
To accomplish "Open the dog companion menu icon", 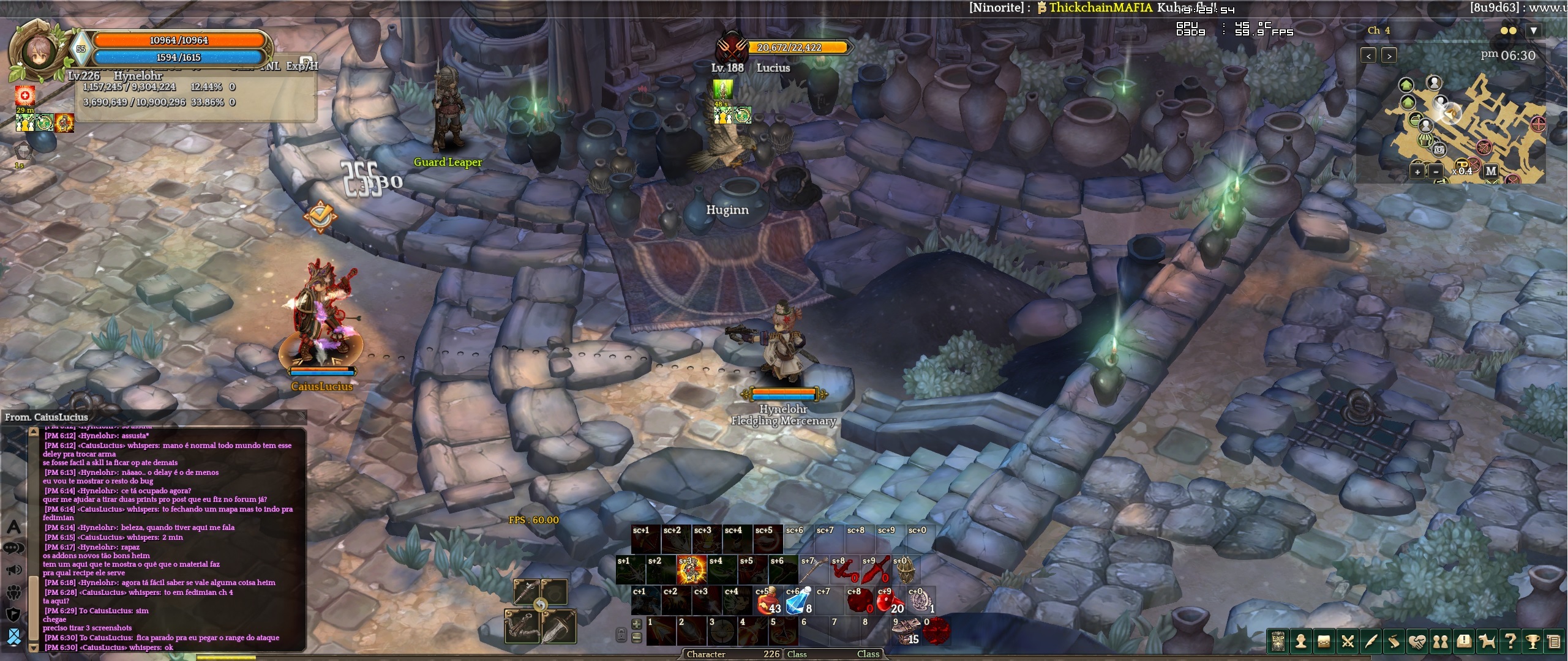I will click(1487, 641).
